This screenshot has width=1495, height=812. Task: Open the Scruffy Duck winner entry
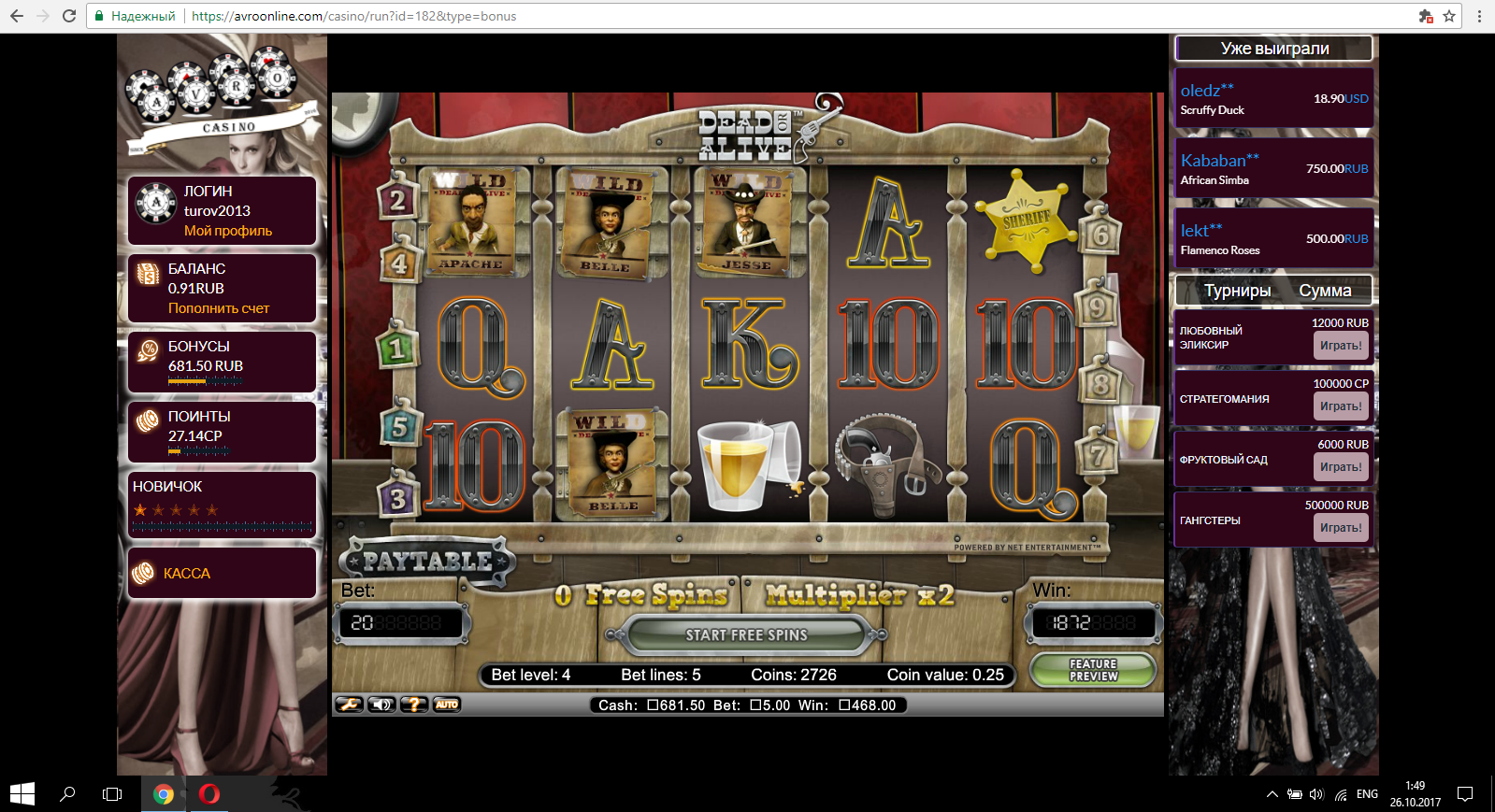pos(1213,110)
